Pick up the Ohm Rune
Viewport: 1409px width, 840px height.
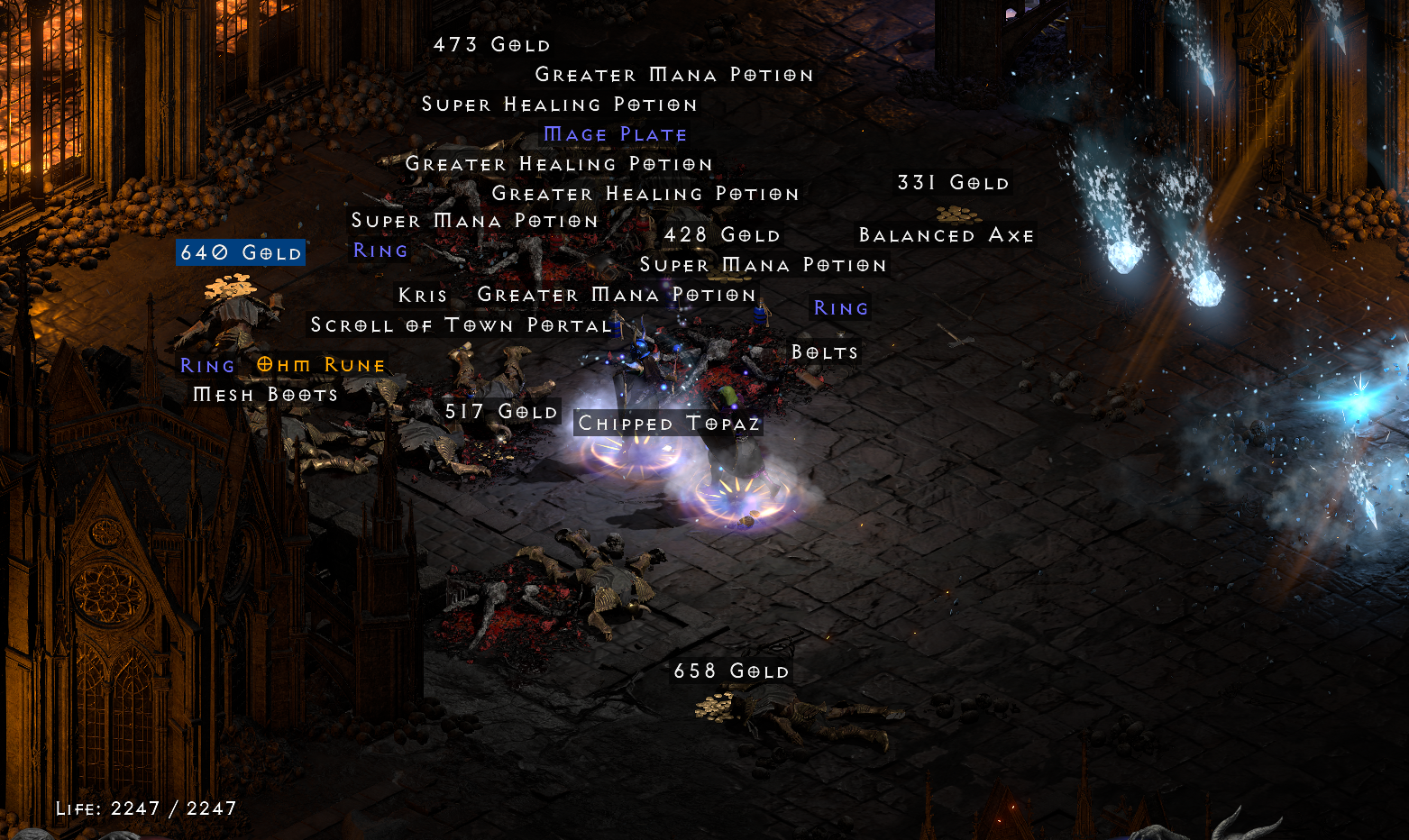coord(319,364)
